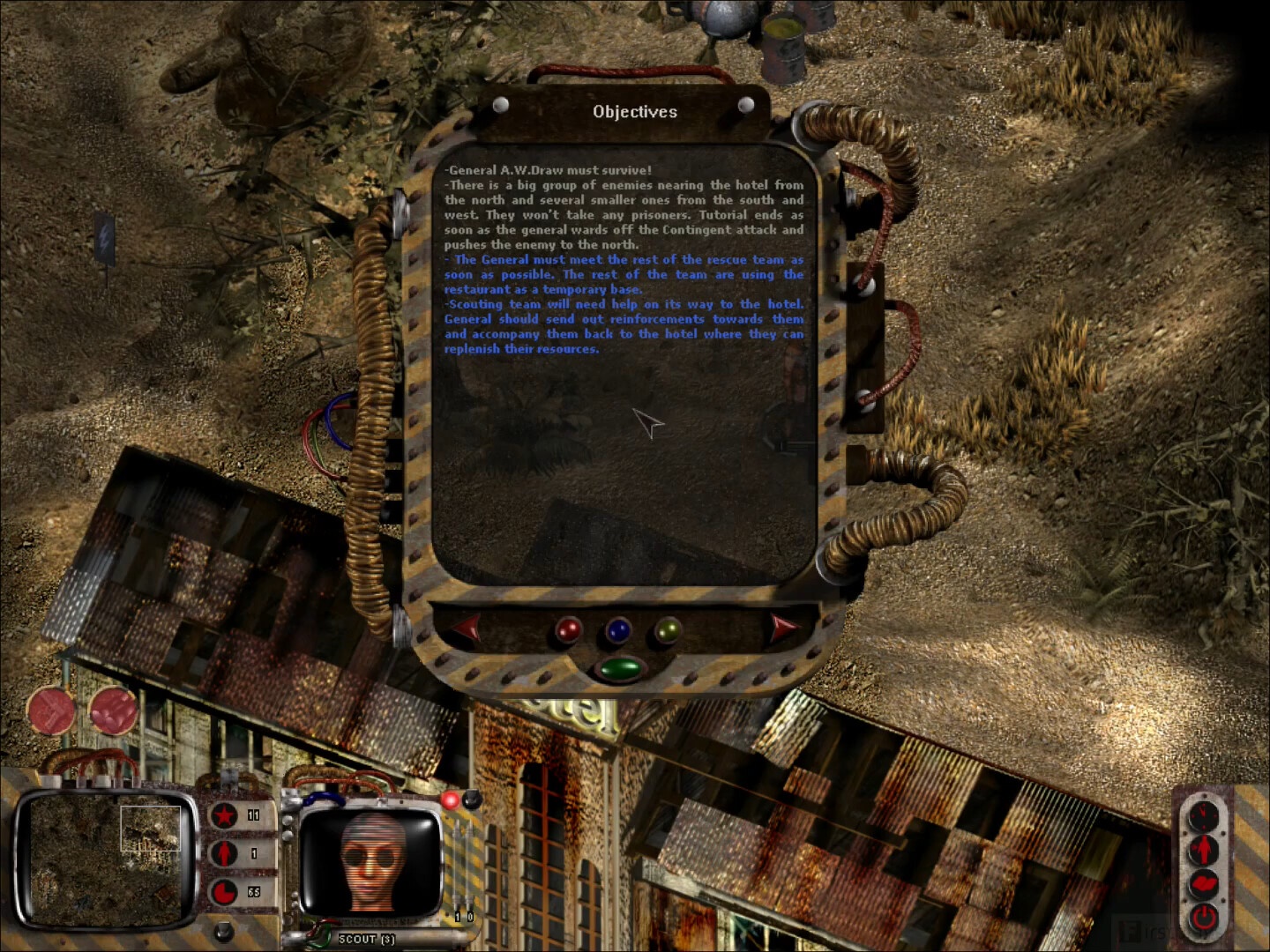1270x952 pixels.
Task: Click the left red arrow in Objectives panel
Action: pos(467,628)
